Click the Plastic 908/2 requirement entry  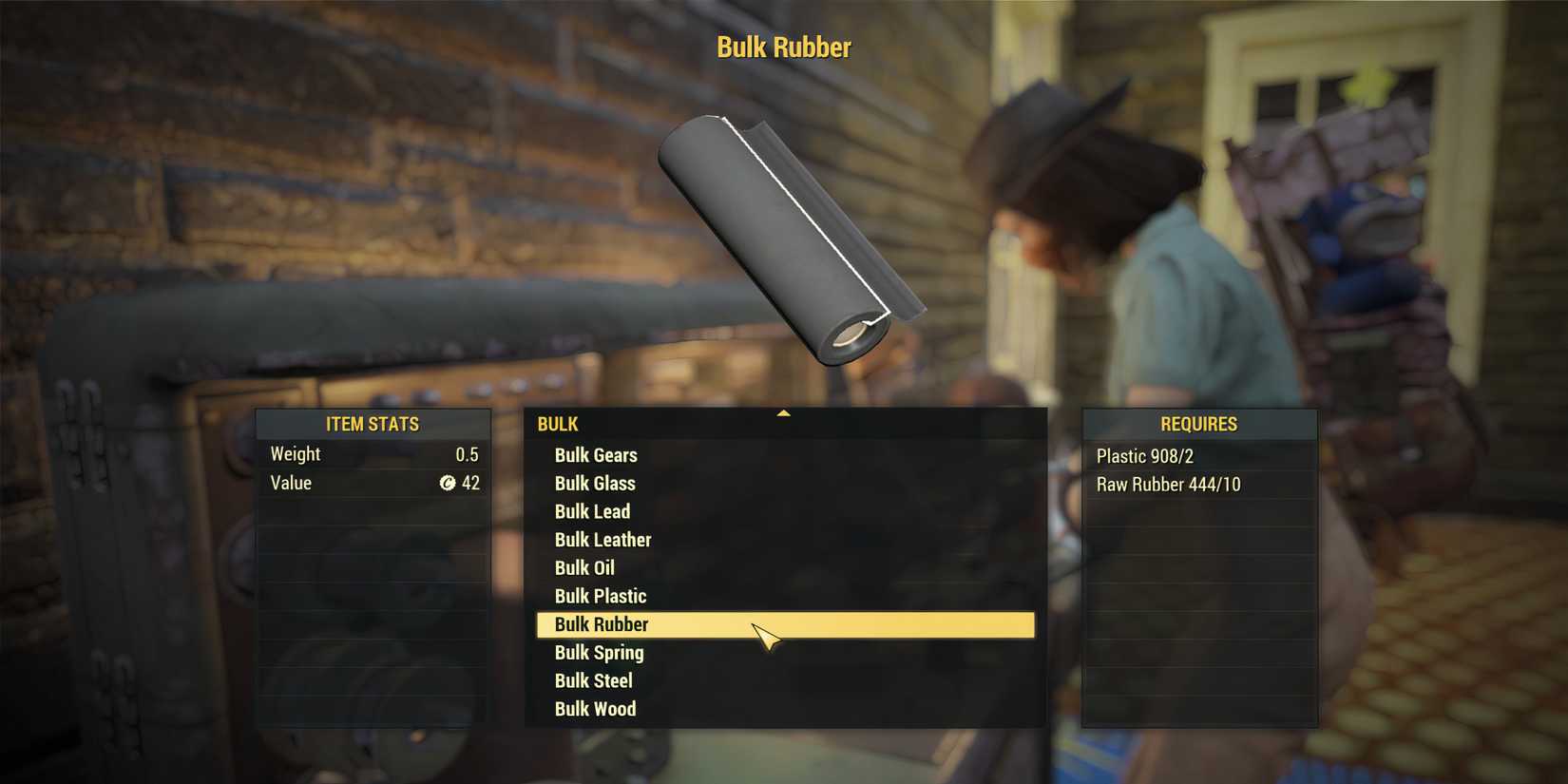pos(1144,456)
